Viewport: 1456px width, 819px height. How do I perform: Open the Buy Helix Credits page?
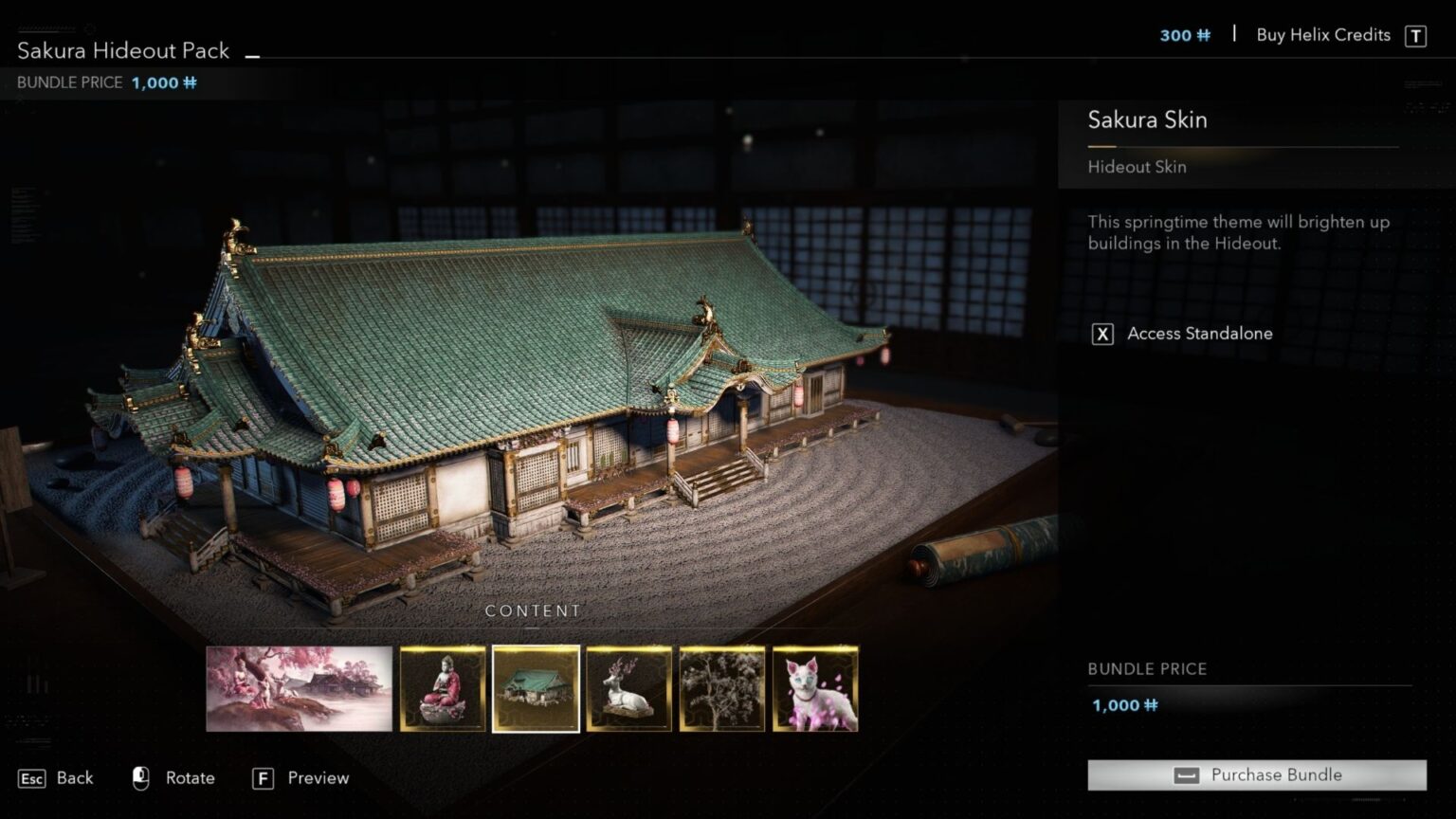click(1321, 34)
